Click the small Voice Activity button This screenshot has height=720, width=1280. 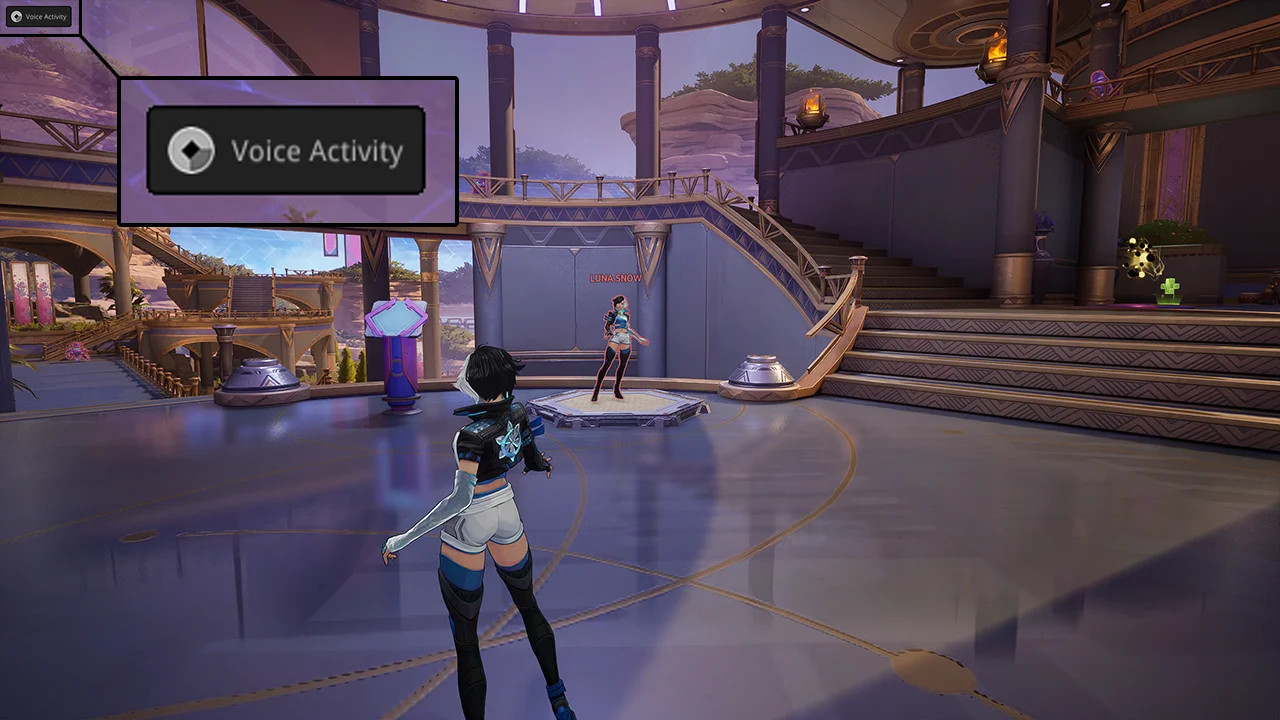click(38, 16)
